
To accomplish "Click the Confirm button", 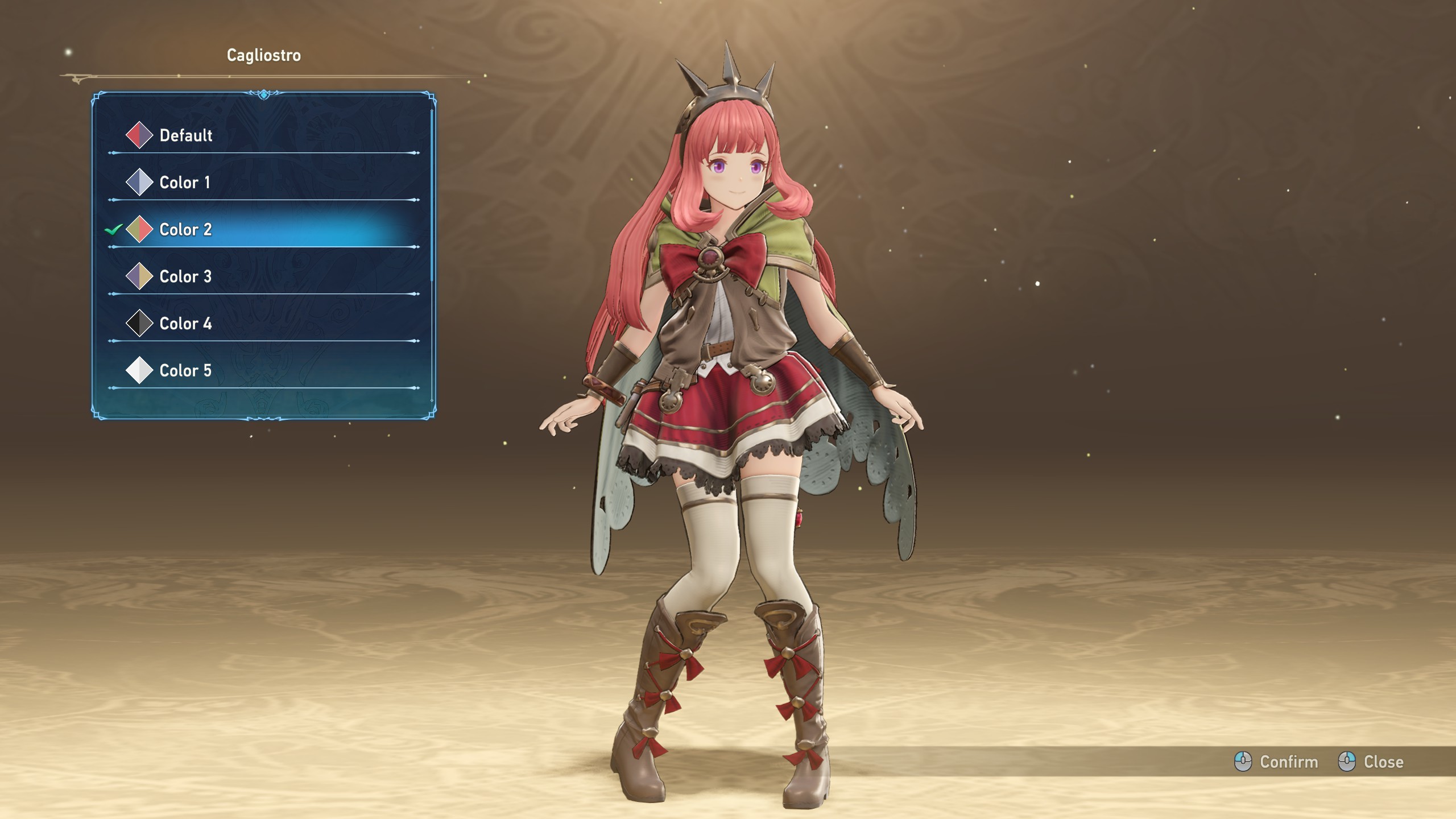I will pos(1276,762).
